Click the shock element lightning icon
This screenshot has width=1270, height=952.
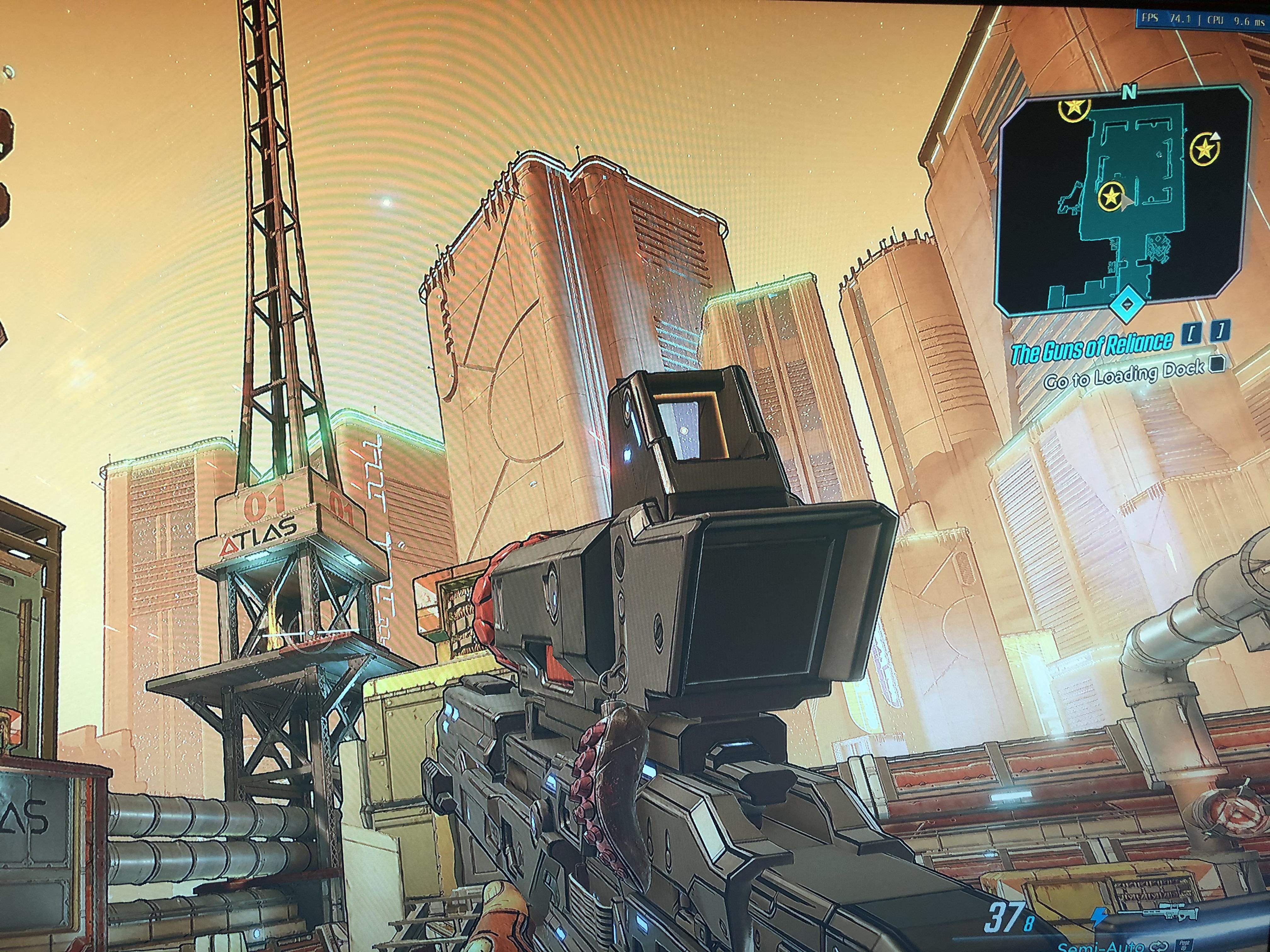[x=1100, y=916]
